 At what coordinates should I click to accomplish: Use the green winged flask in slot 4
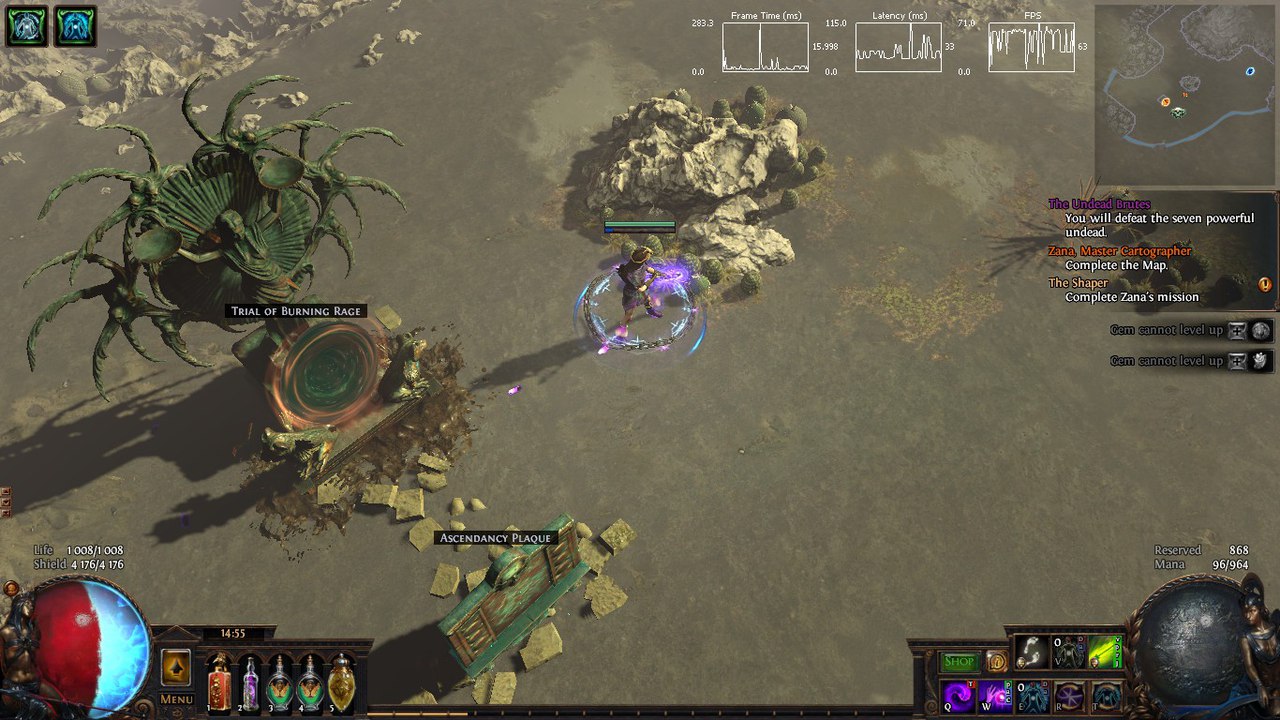[x=311, y=683]
